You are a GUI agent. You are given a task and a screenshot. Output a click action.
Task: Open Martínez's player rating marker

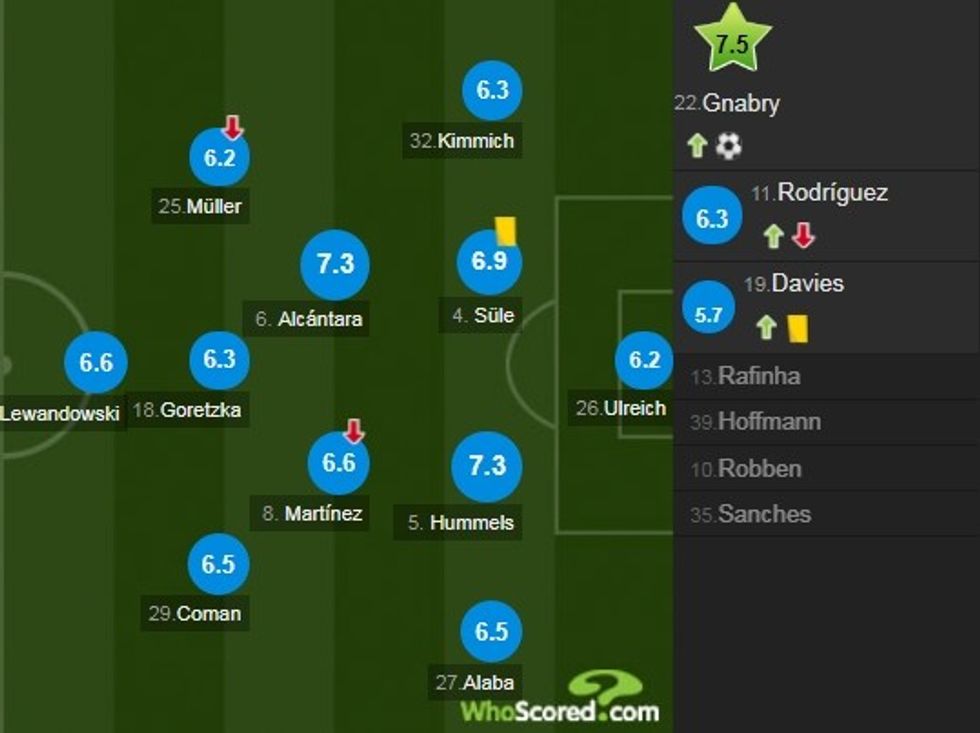point(339,463)
